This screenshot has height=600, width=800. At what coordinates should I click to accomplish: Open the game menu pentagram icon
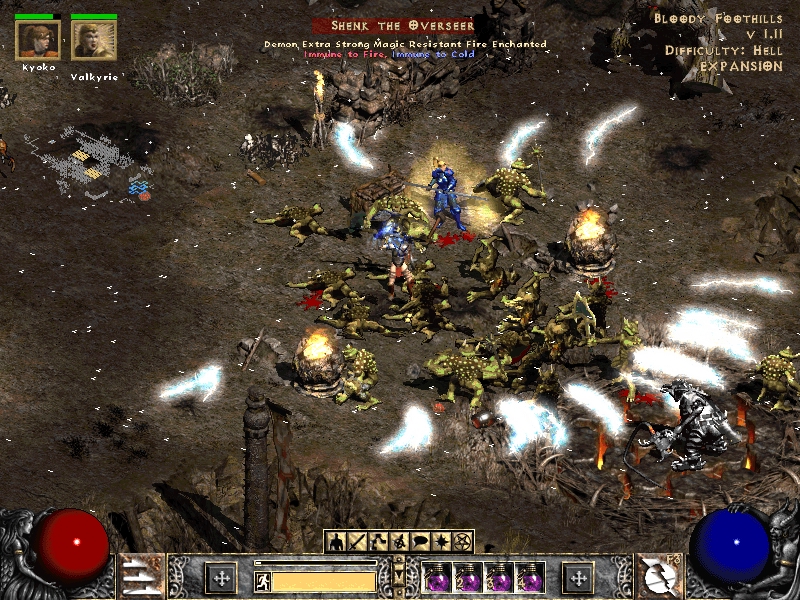[462, 541]
